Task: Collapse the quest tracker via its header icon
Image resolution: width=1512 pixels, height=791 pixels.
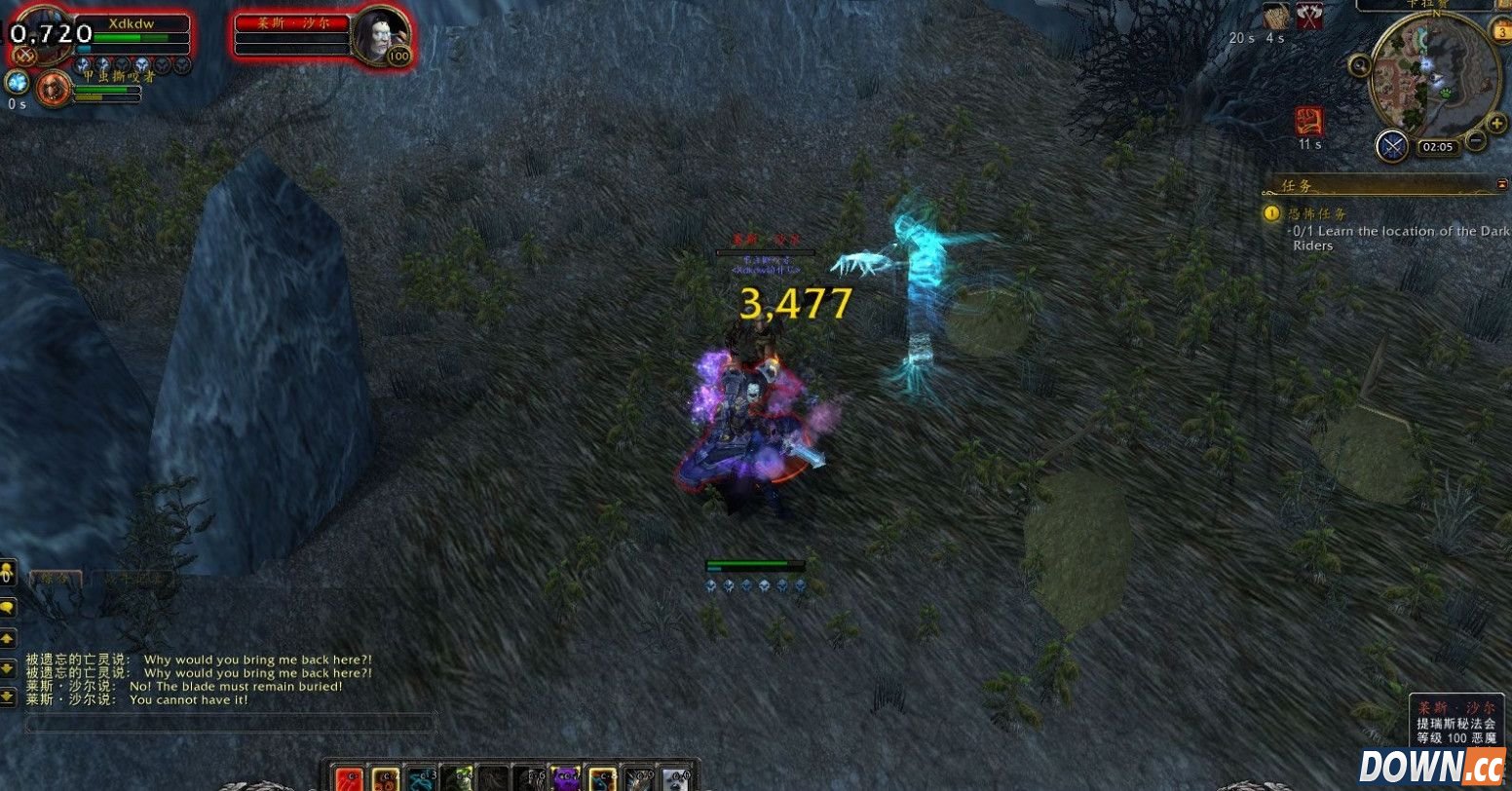Action: click(1504, 183)
